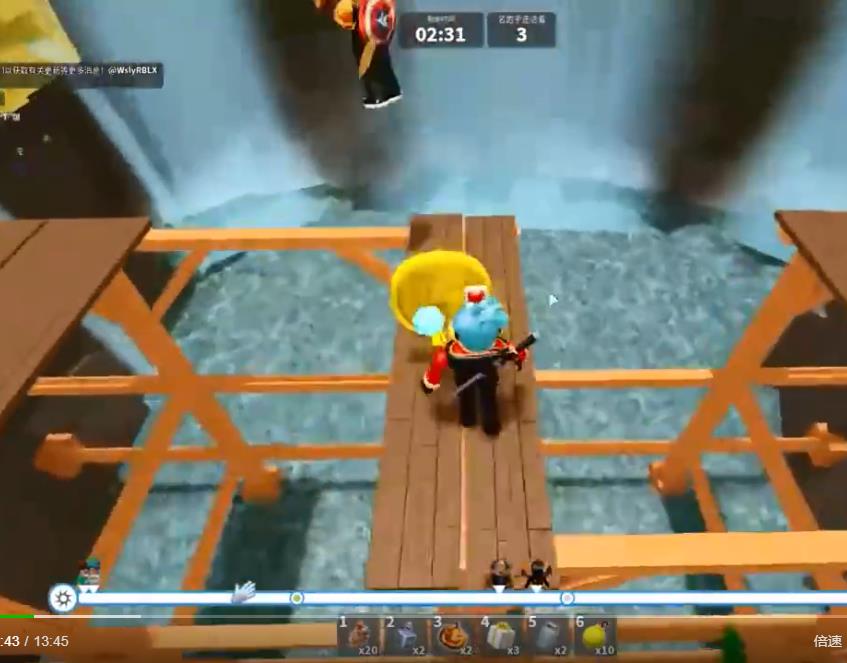Equip the yellow bomb in slot 6
The width and height of the screenshot is (847, 663).
click(594, 635)
